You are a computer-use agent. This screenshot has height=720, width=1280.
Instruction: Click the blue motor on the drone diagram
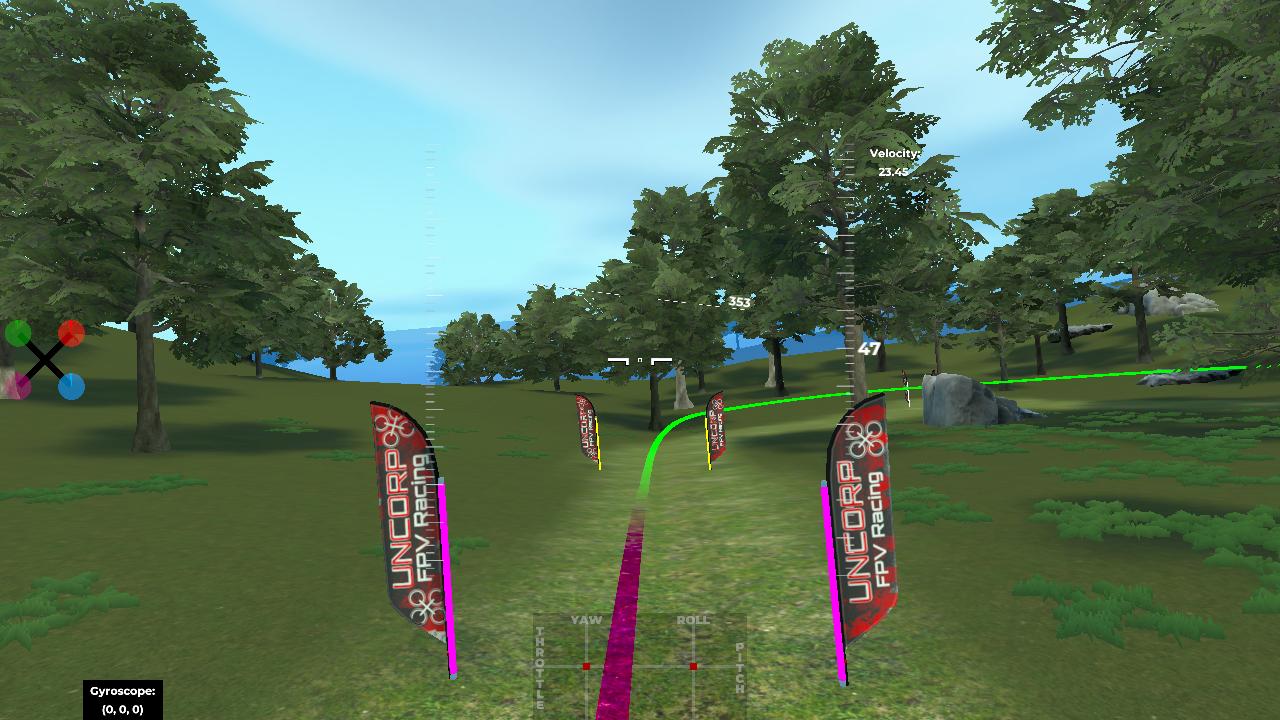click(72, 387)
